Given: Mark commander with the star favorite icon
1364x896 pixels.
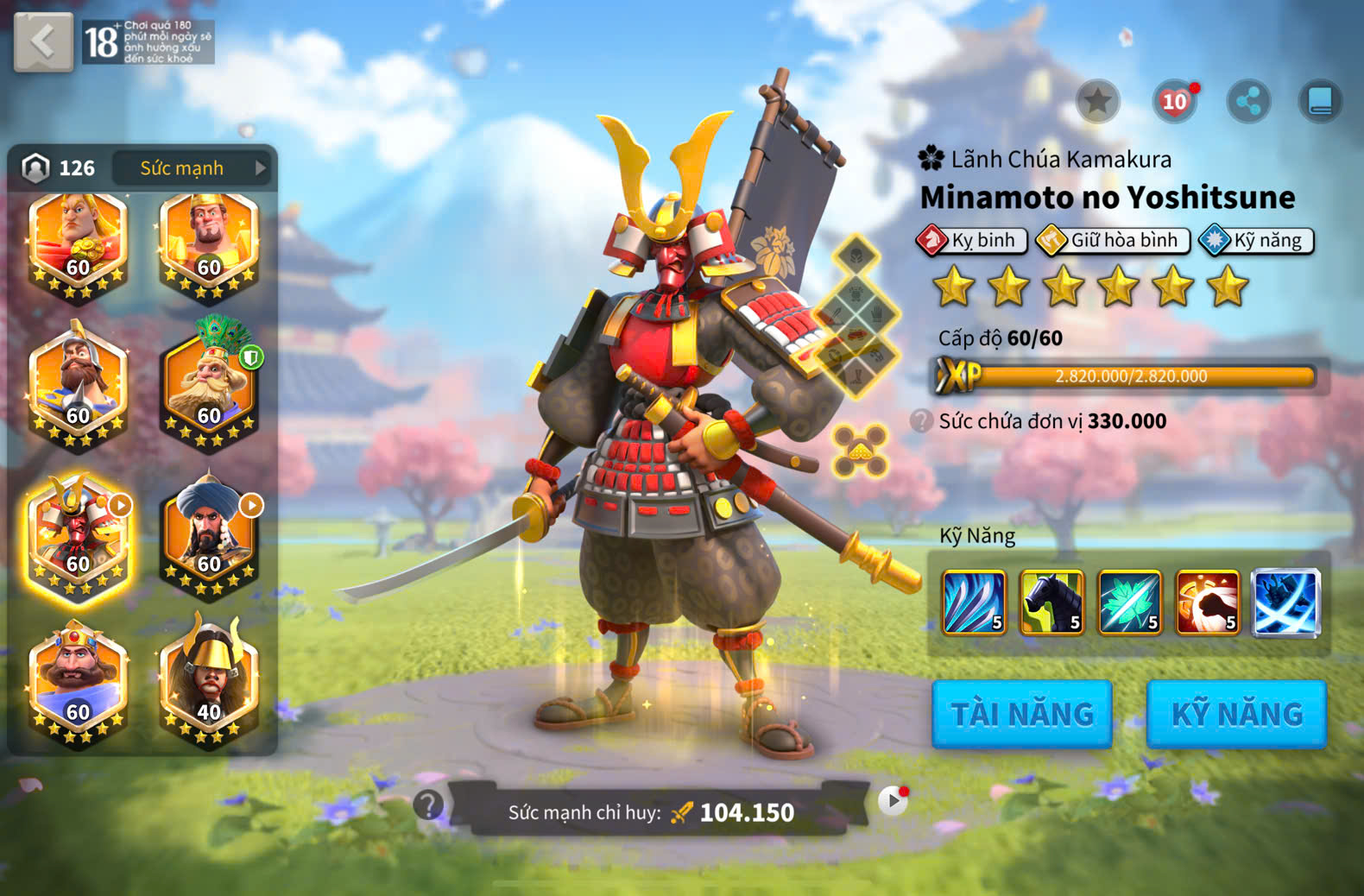Looking at the screenshot, I should [x=1097, y=102].
